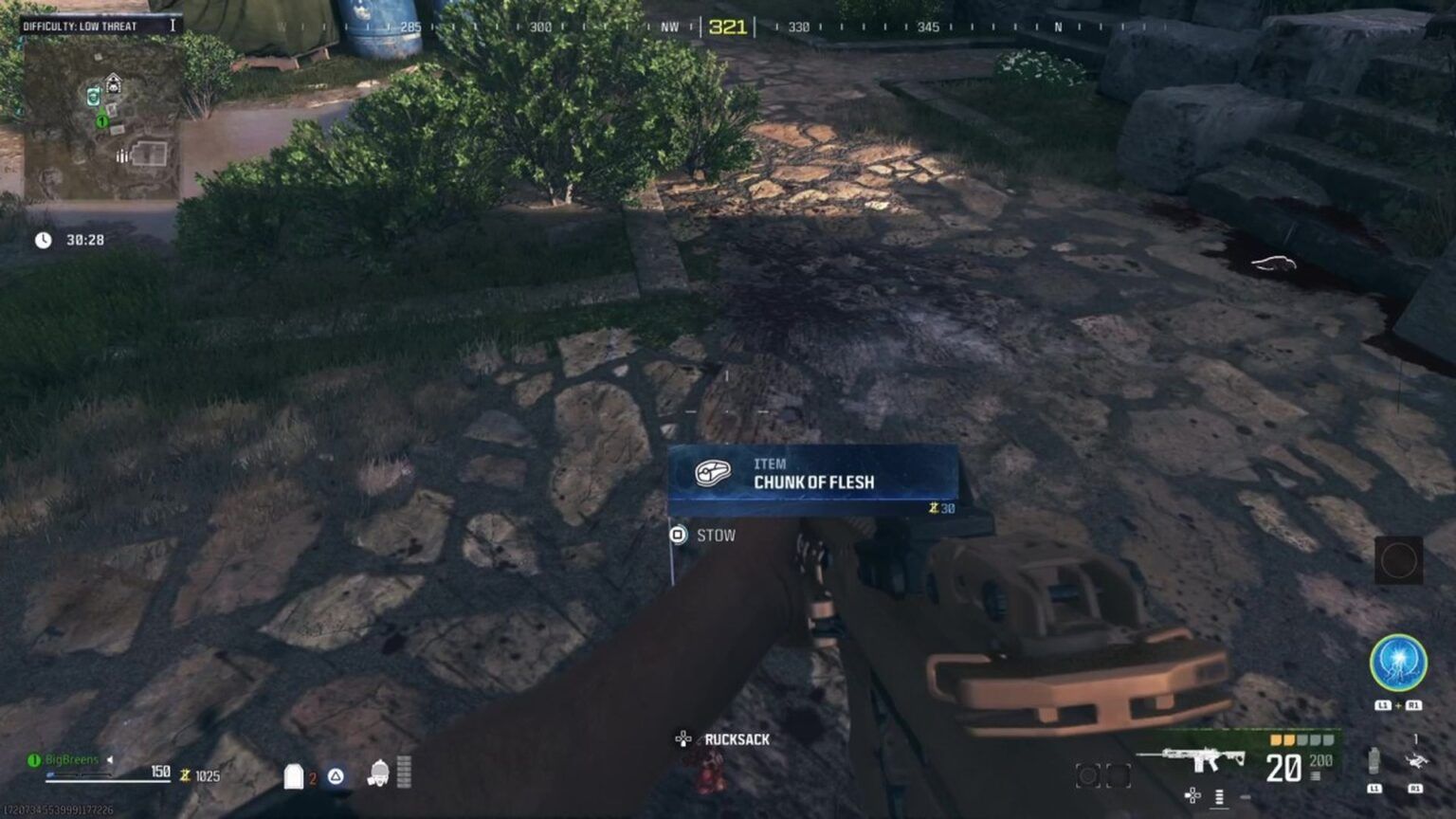1456x819 pixels.
Task: Toggle the triangle button indicator near the plates
Action: pyautogui.click(x=336, y=775)
